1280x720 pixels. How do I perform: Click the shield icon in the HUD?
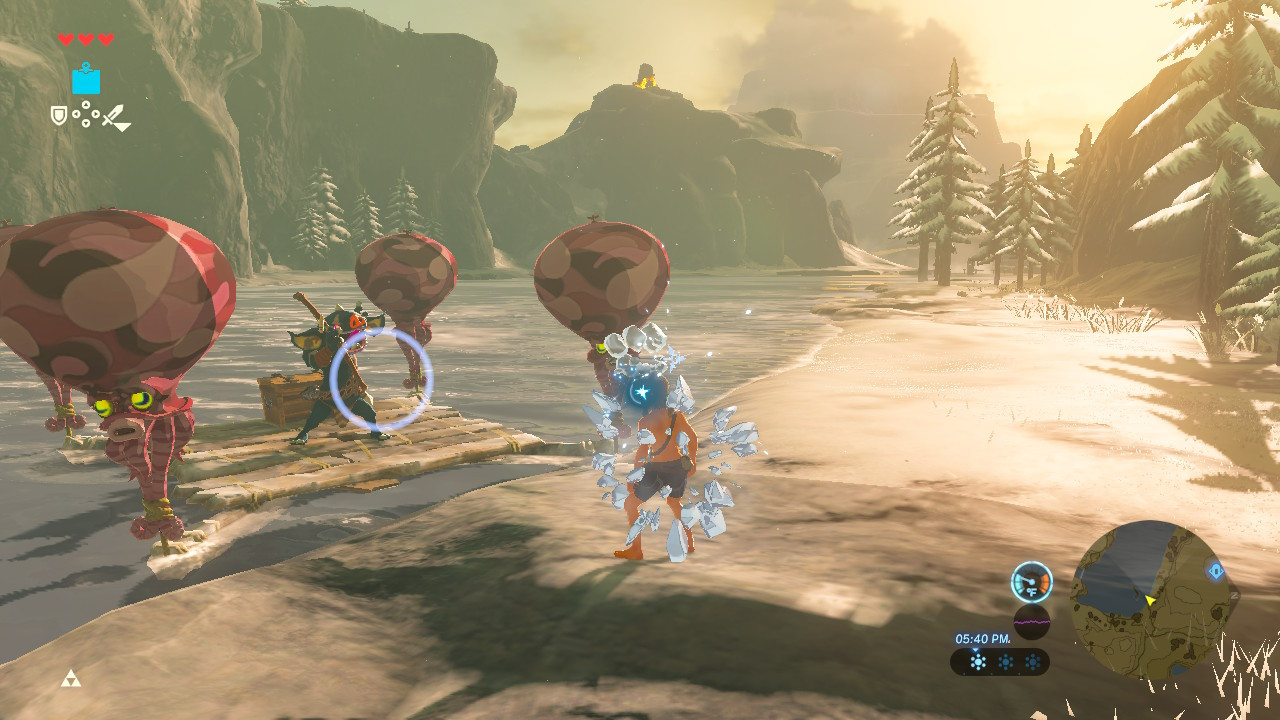click(x=58, y=116)
